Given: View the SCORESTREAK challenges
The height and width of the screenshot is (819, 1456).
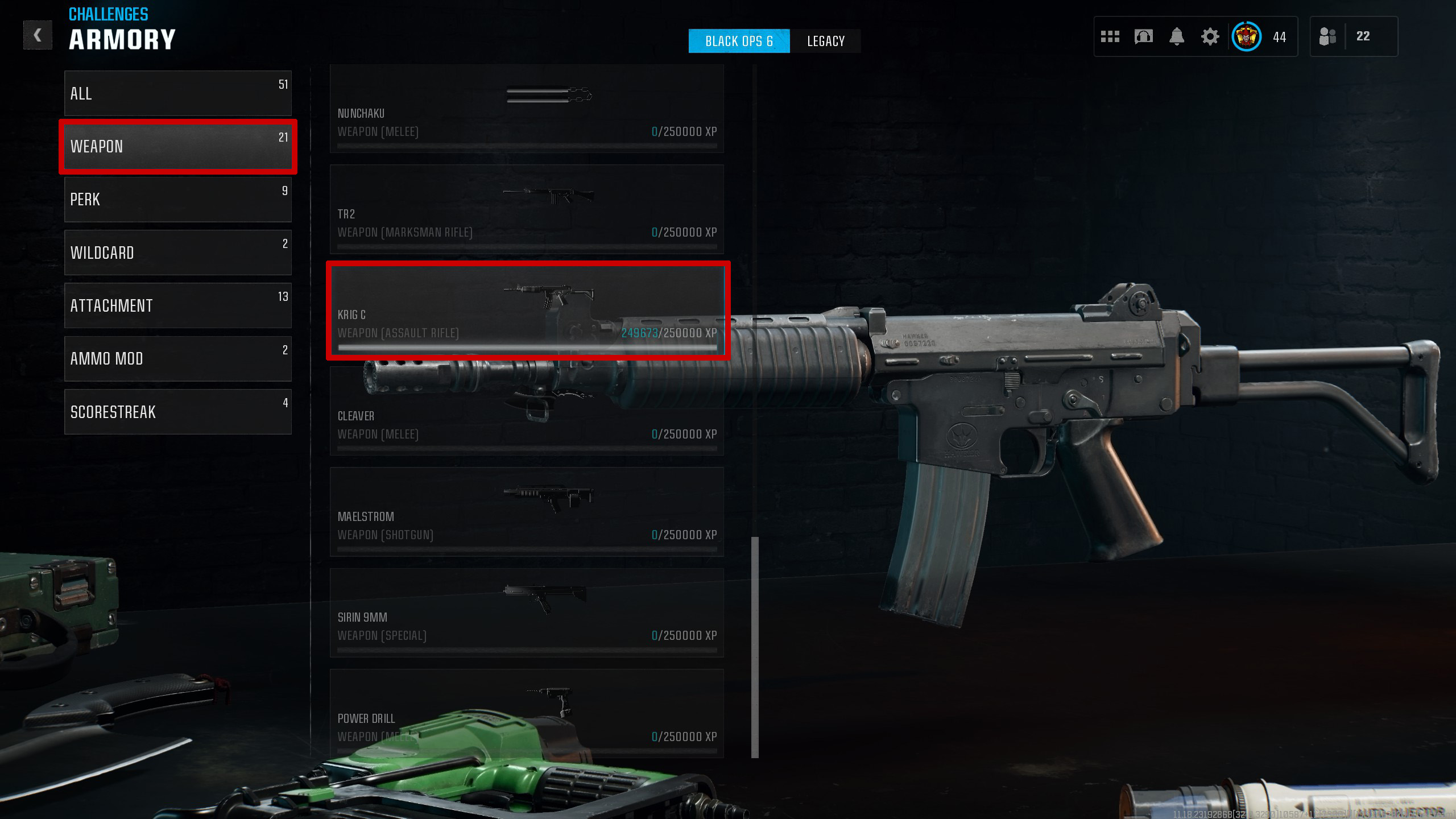Looking at the screenshot, I should 177,412.
